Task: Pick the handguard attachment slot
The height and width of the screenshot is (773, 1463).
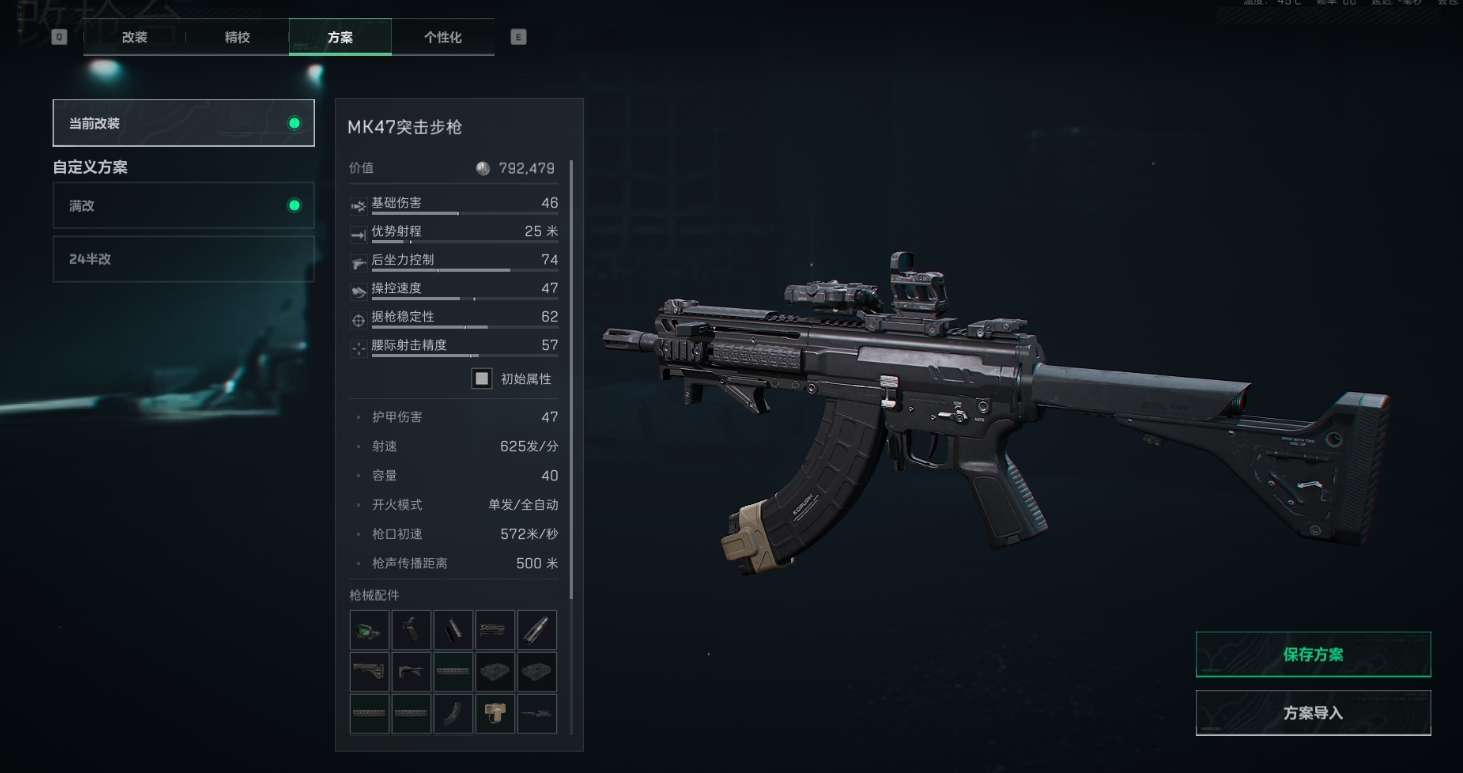Action: coord(495,630)
